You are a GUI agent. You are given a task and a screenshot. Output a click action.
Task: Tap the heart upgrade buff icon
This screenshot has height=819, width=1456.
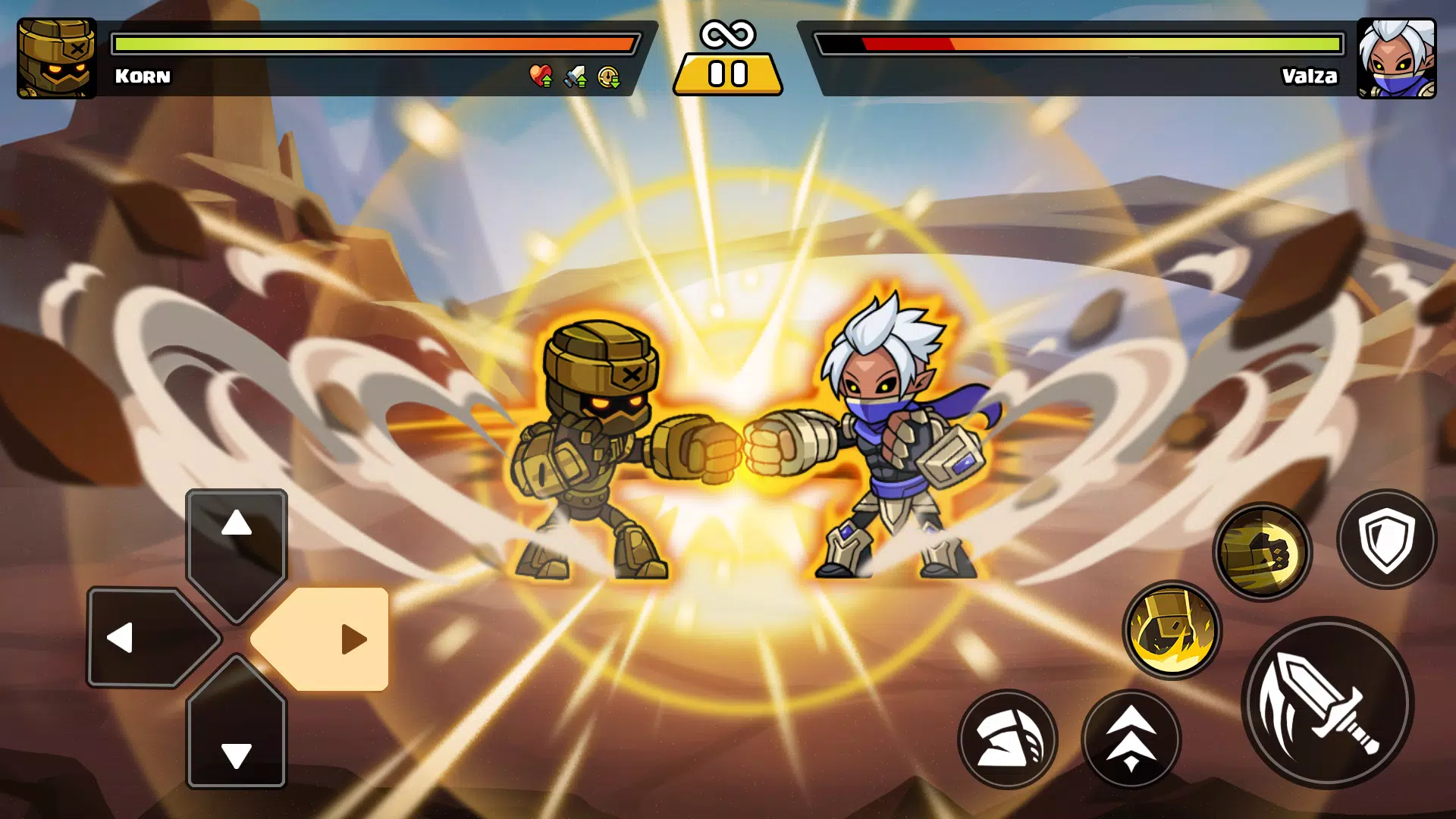click(540, 76)
